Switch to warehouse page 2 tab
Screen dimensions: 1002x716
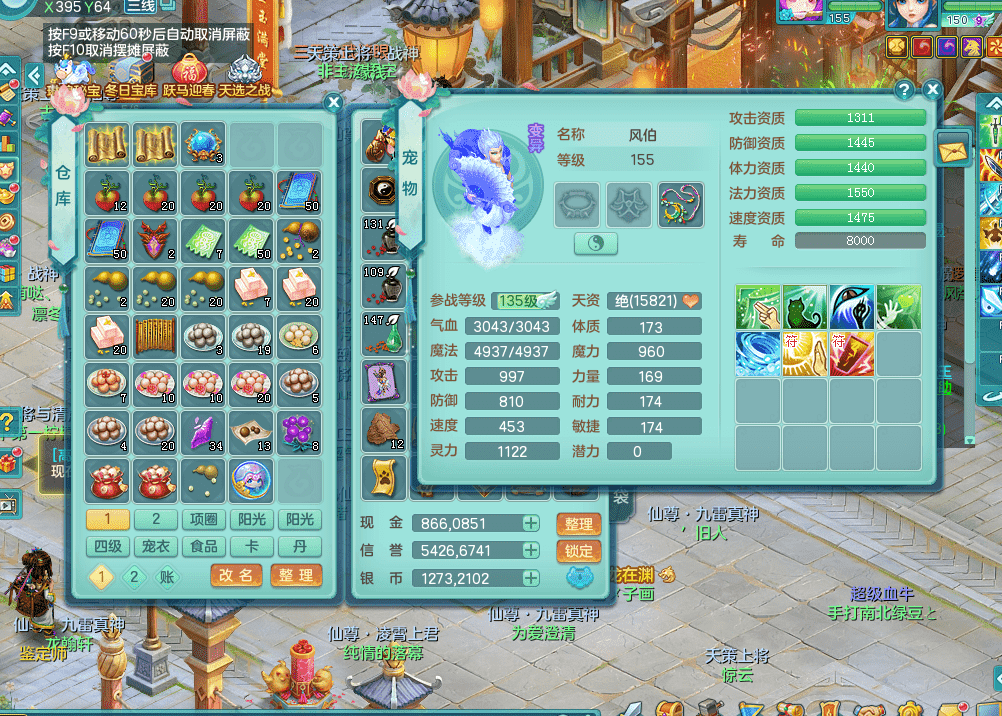tap(156, 519)
